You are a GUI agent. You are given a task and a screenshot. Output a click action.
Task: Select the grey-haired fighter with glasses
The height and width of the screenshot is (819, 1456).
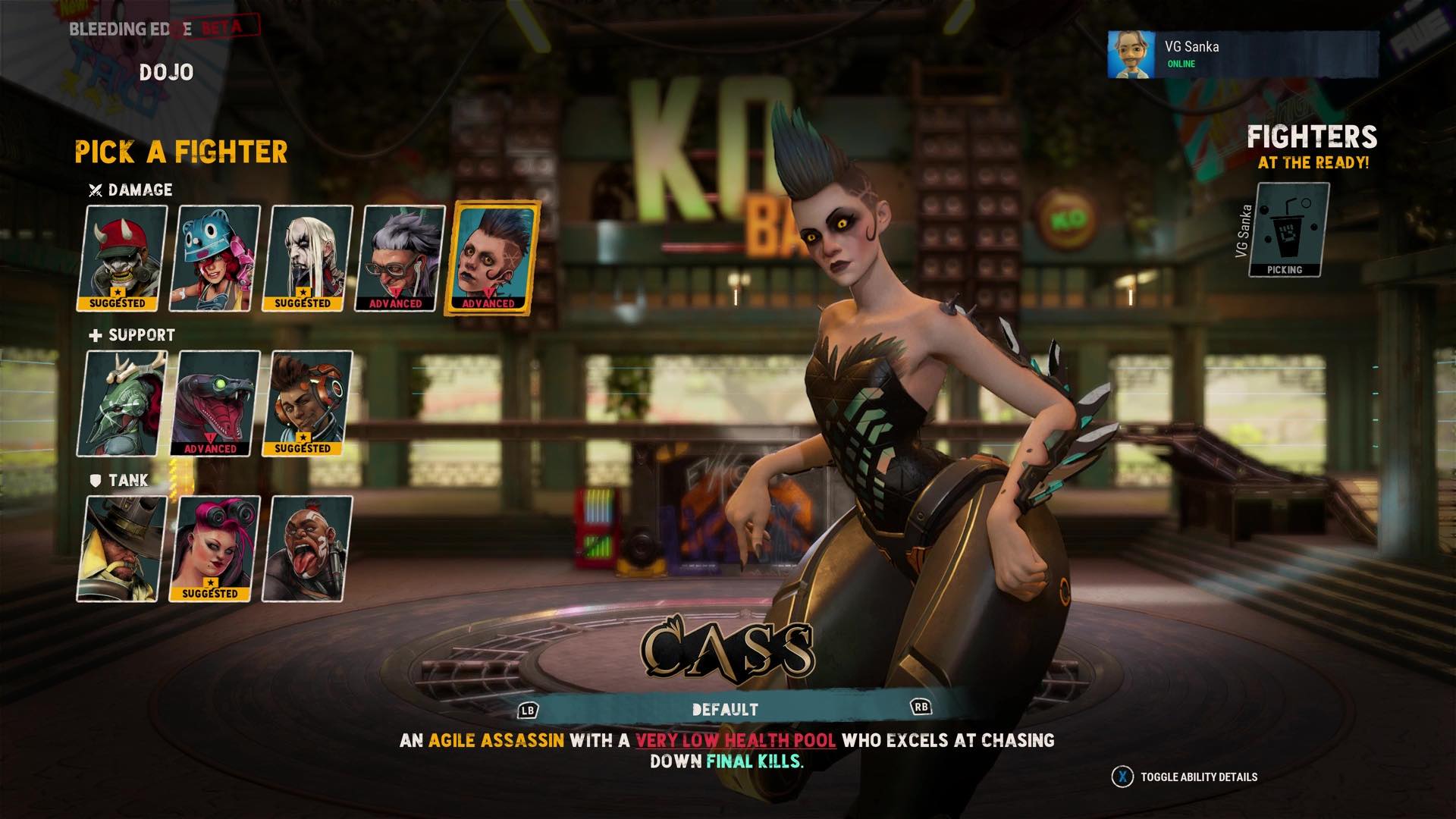(400, 258)
